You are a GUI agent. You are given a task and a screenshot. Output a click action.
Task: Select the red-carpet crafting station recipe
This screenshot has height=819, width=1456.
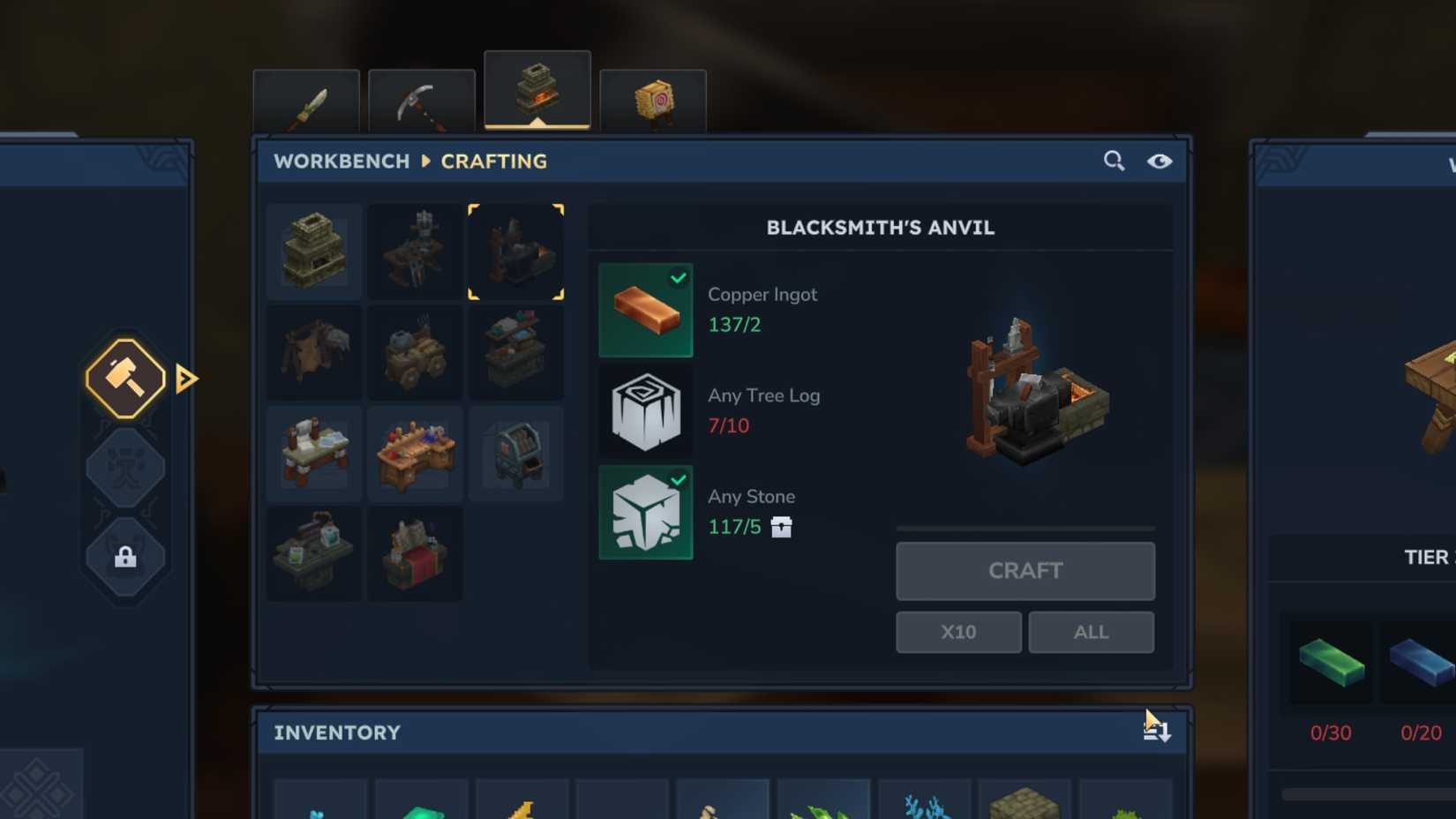[x=415, y=554]
